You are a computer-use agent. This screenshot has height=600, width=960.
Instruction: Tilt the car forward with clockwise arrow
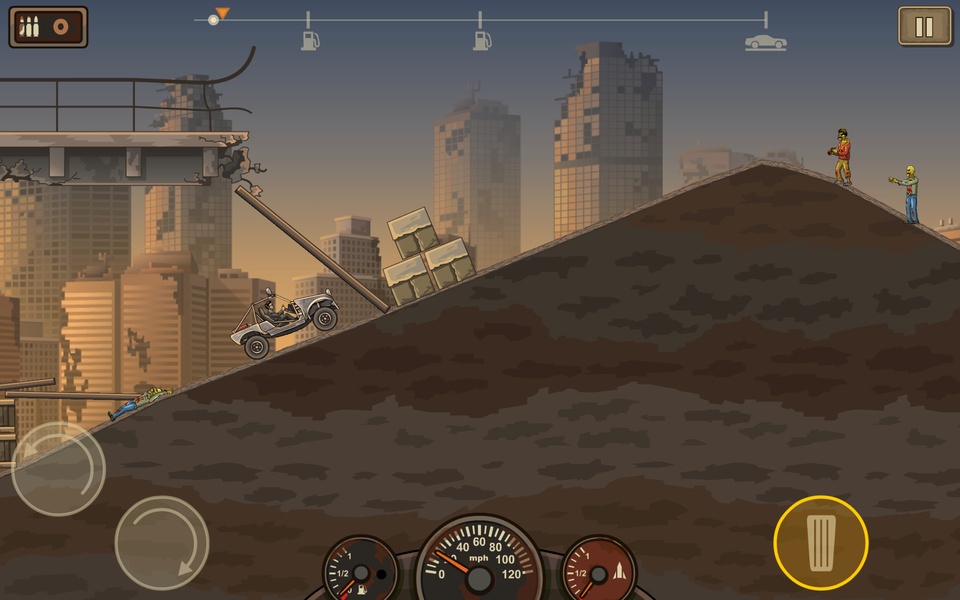tap(161, 543)
